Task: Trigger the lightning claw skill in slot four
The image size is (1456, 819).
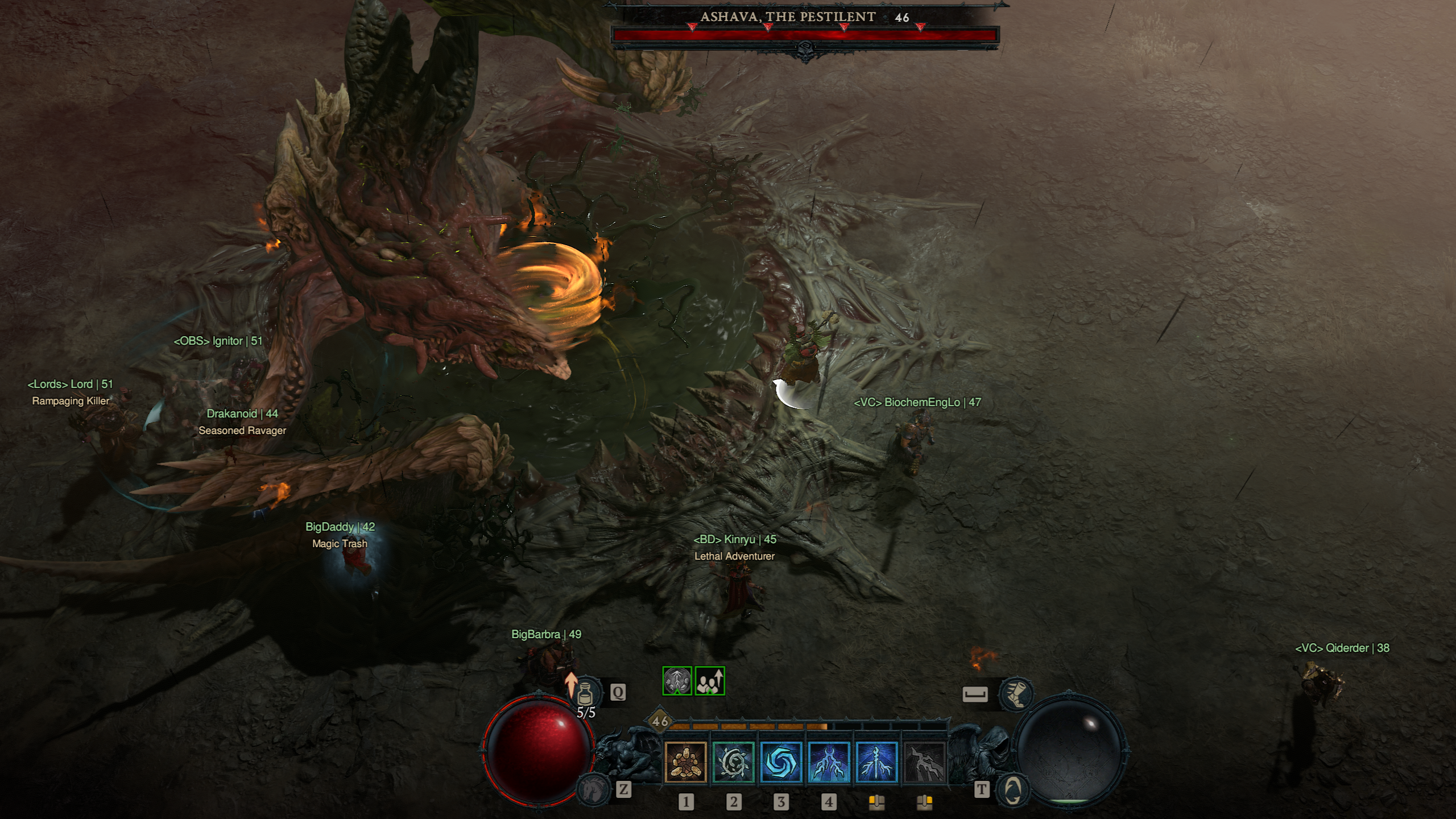Action: (x=829, y=763)
